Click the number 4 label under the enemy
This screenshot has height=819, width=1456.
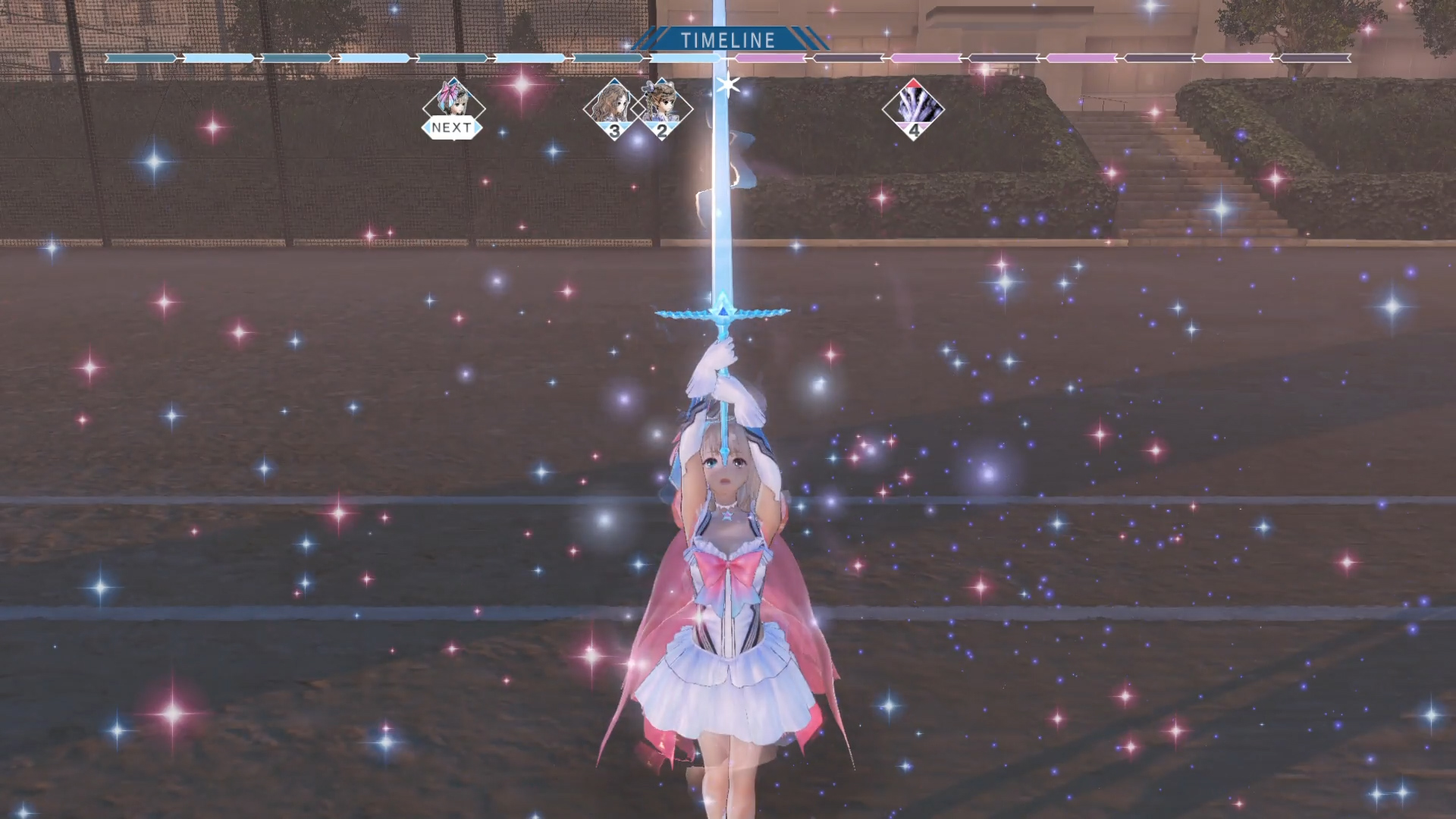[x=915, y=127]
